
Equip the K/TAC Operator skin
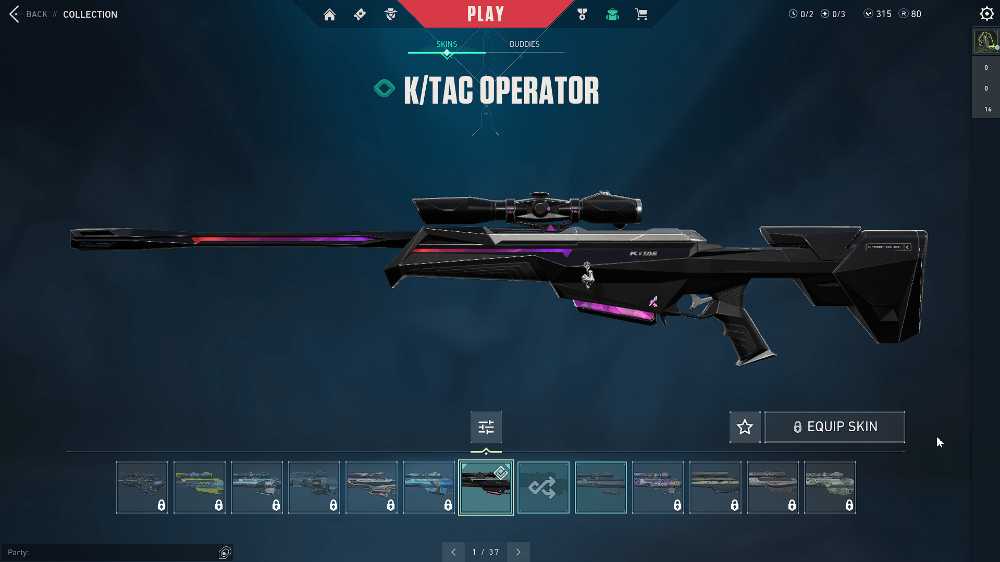pyautogui.click(x=834, y=427)
